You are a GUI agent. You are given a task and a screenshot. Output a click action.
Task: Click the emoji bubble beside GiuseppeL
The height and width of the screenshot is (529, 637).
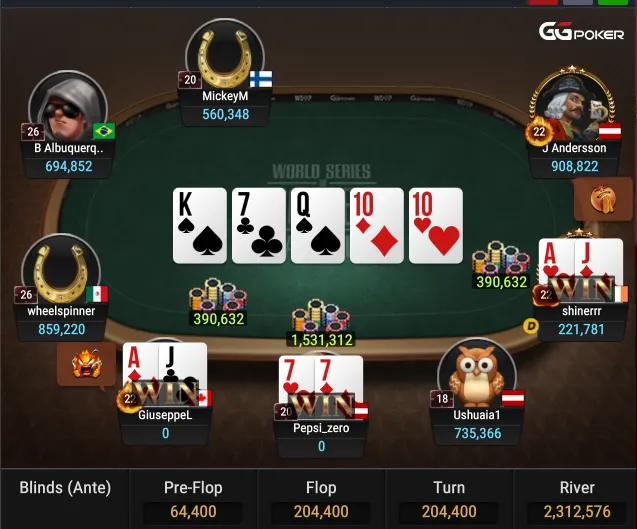pyautogui.click(x=87, y=365)
